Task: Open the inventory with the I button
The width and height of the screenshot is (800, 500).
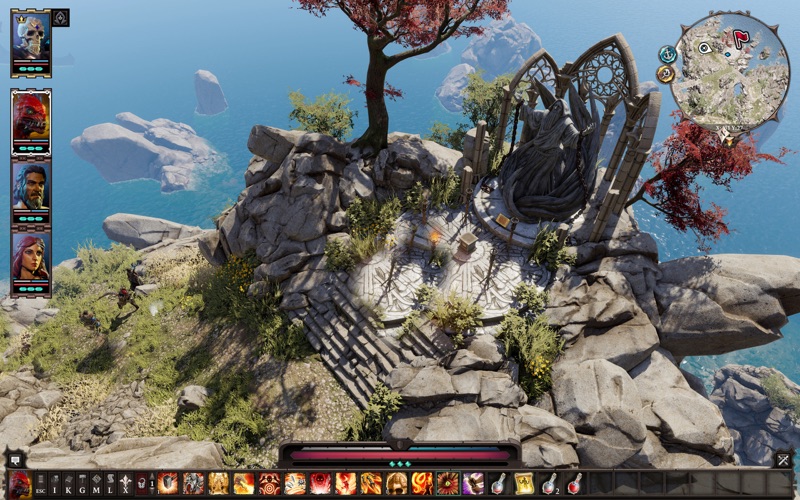Action: point(56,484)
